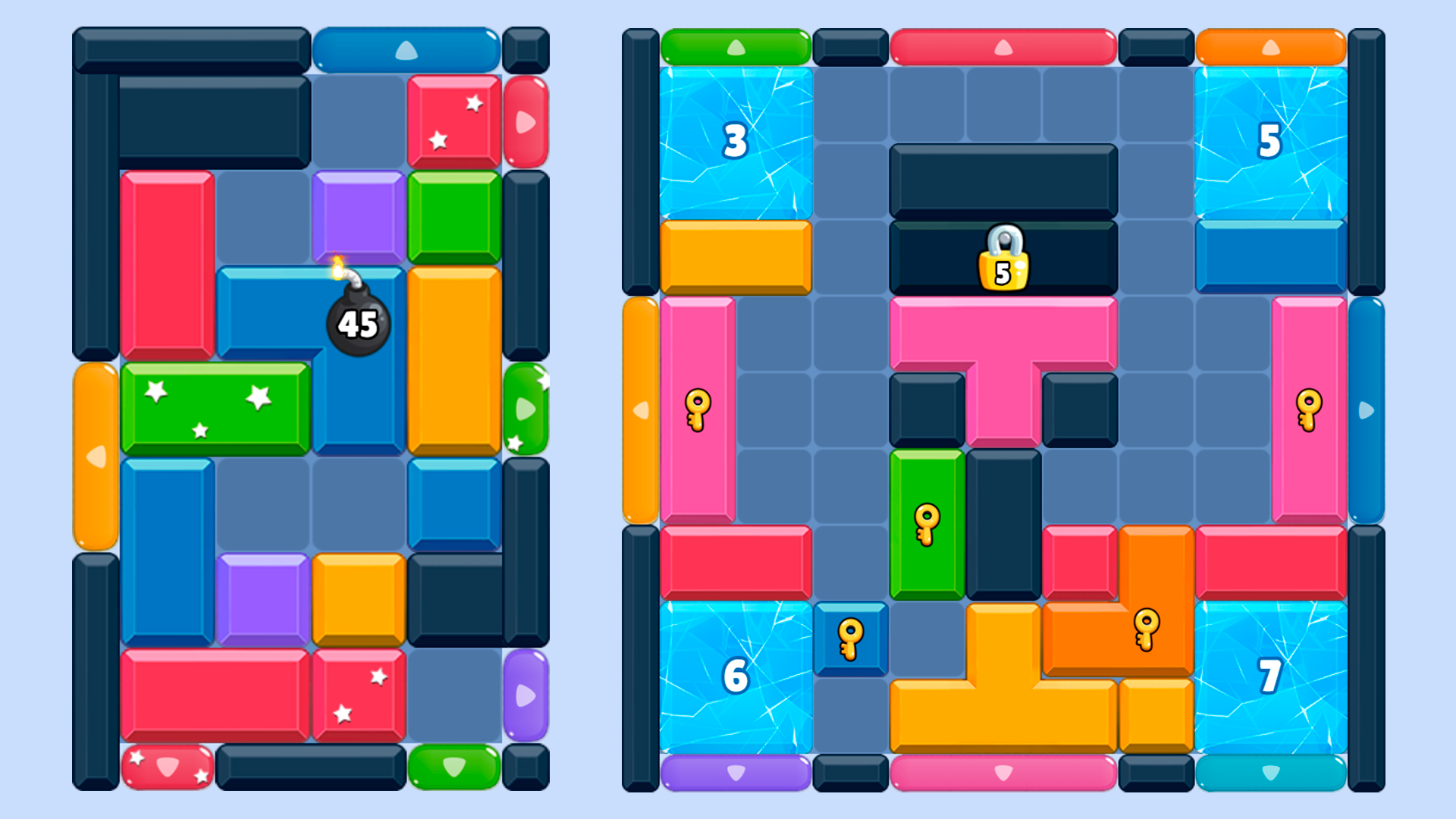
Task: Tap the ice block numbered 3
Action: coord(734,140)
